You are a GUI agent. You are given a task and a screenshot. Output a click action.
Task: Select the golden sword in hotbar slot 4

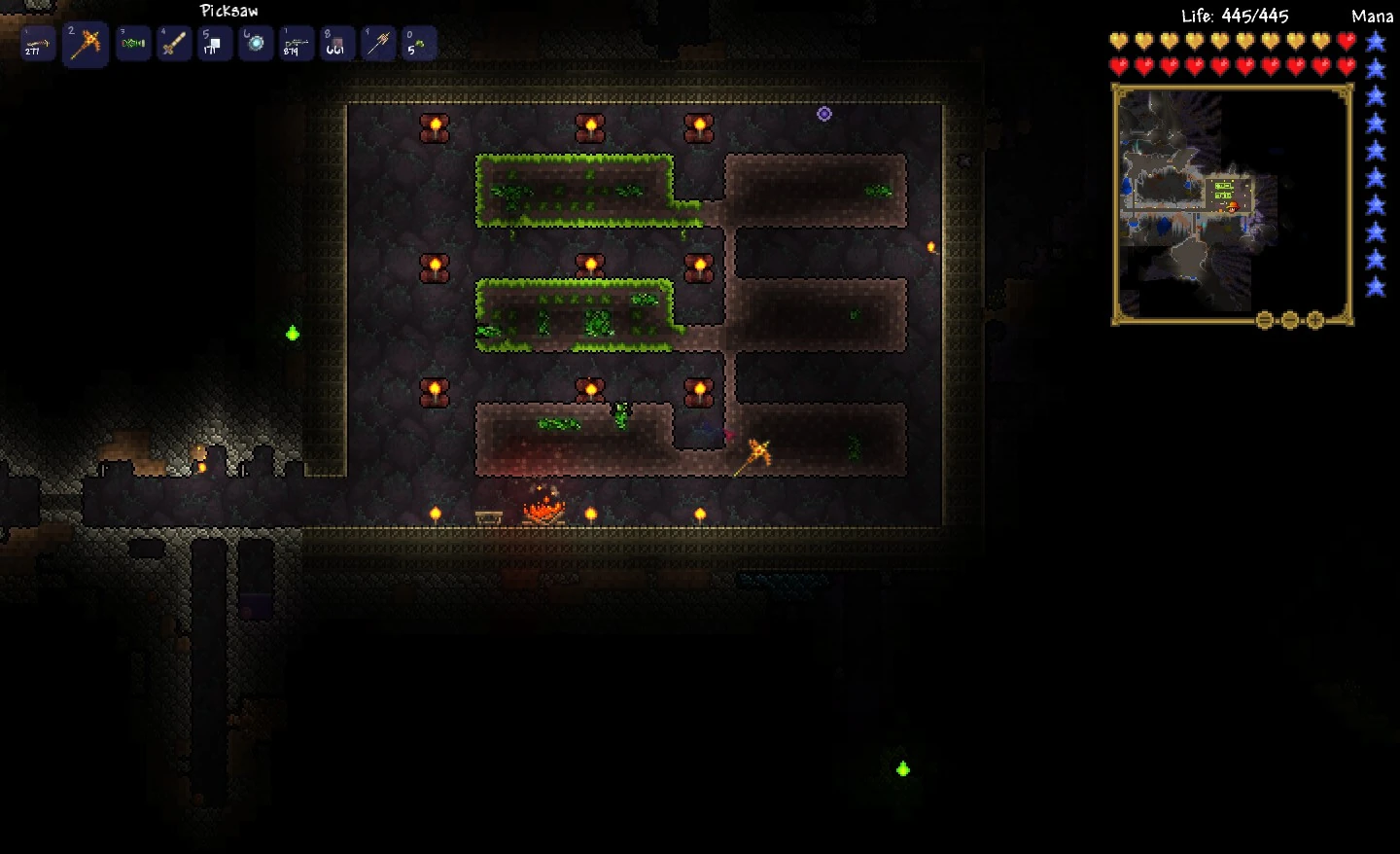174,44
